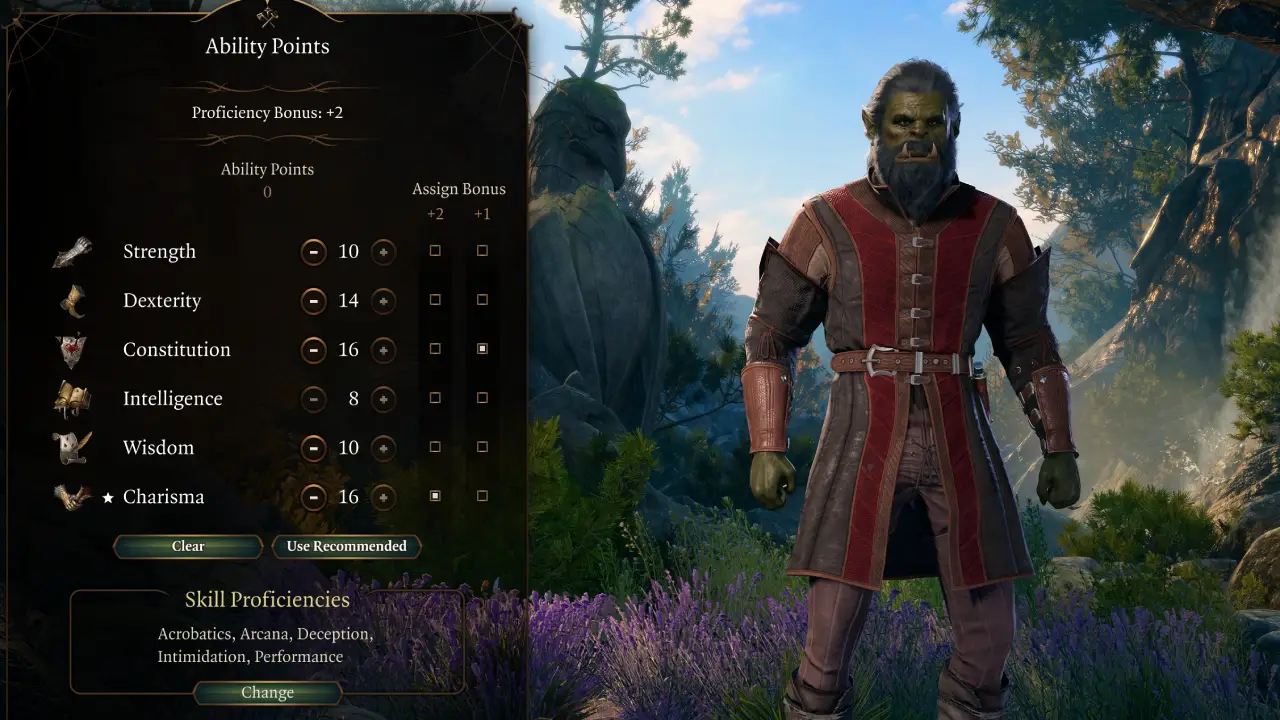Increase Wisdom with the plus button
This screenshot has height=720, width=1280.
[383, 448]
